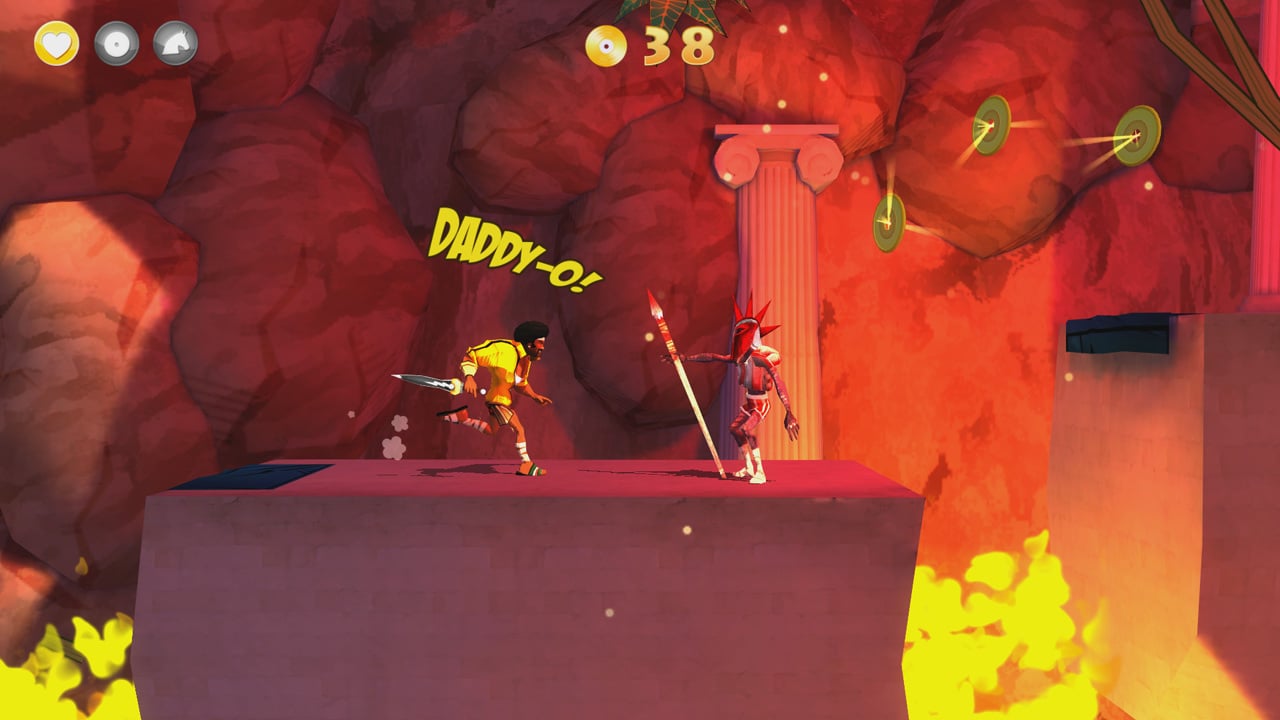Select the spear-wielding skeleton enemy

pyautogui.click(x=750, y=400)
